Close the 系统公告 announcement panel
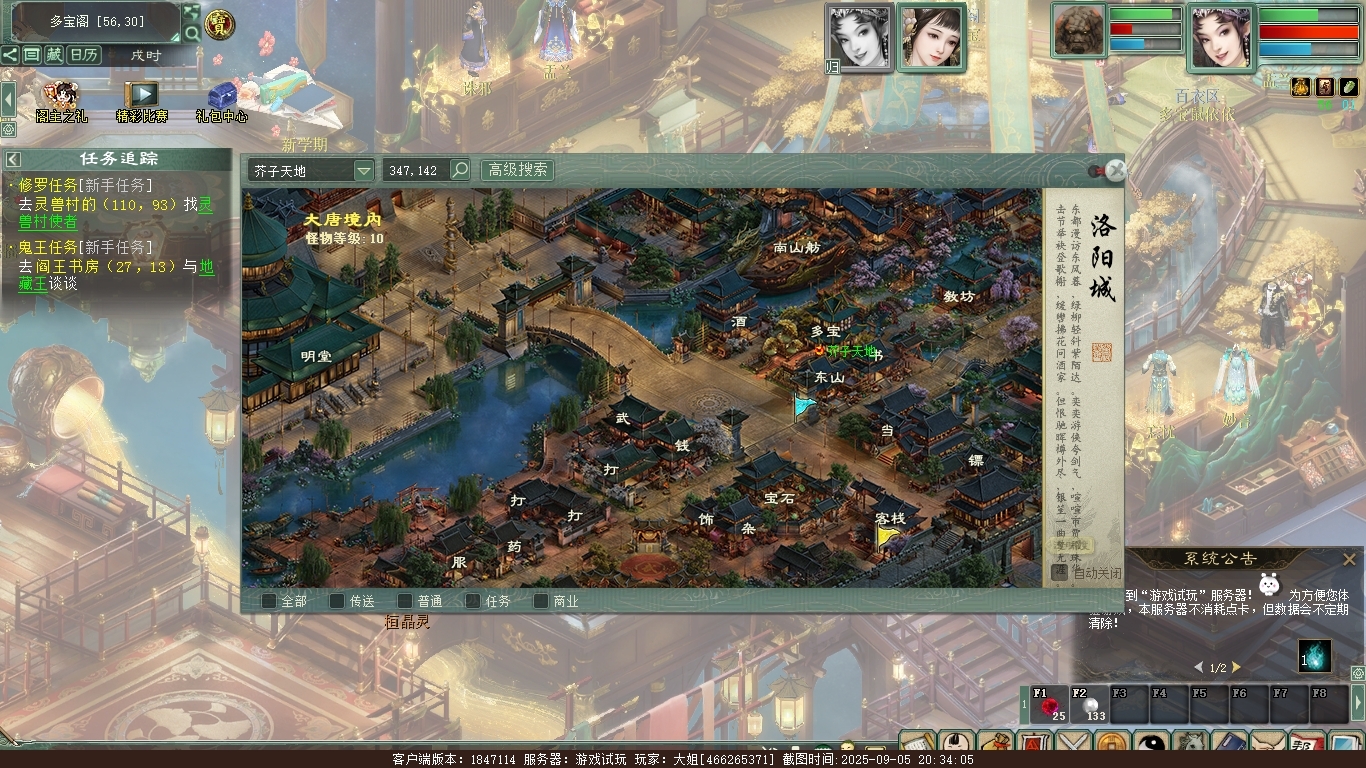 [1349, 559]
